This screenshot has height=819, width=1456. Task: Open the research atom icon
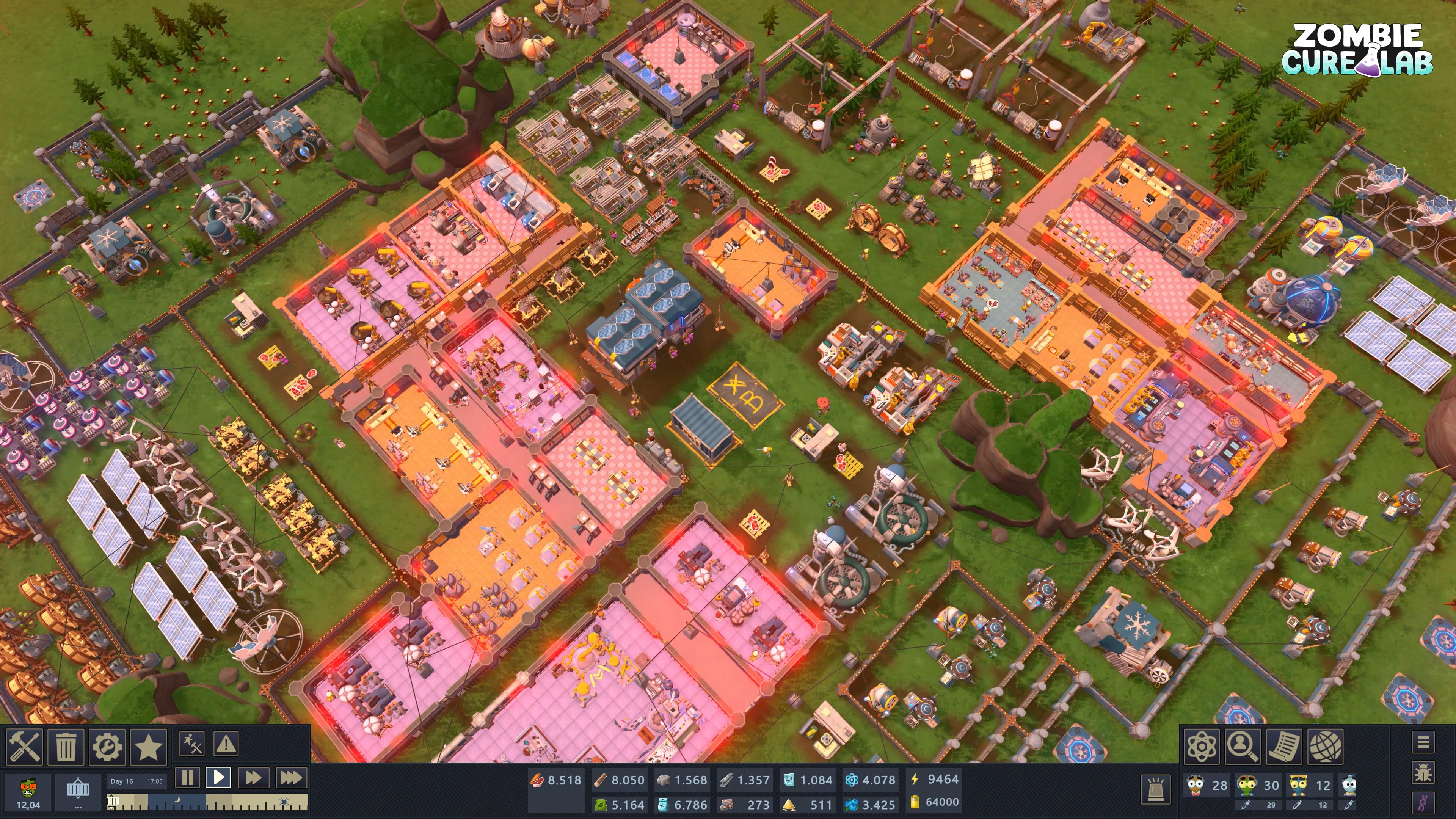(x=1202, y=746)
